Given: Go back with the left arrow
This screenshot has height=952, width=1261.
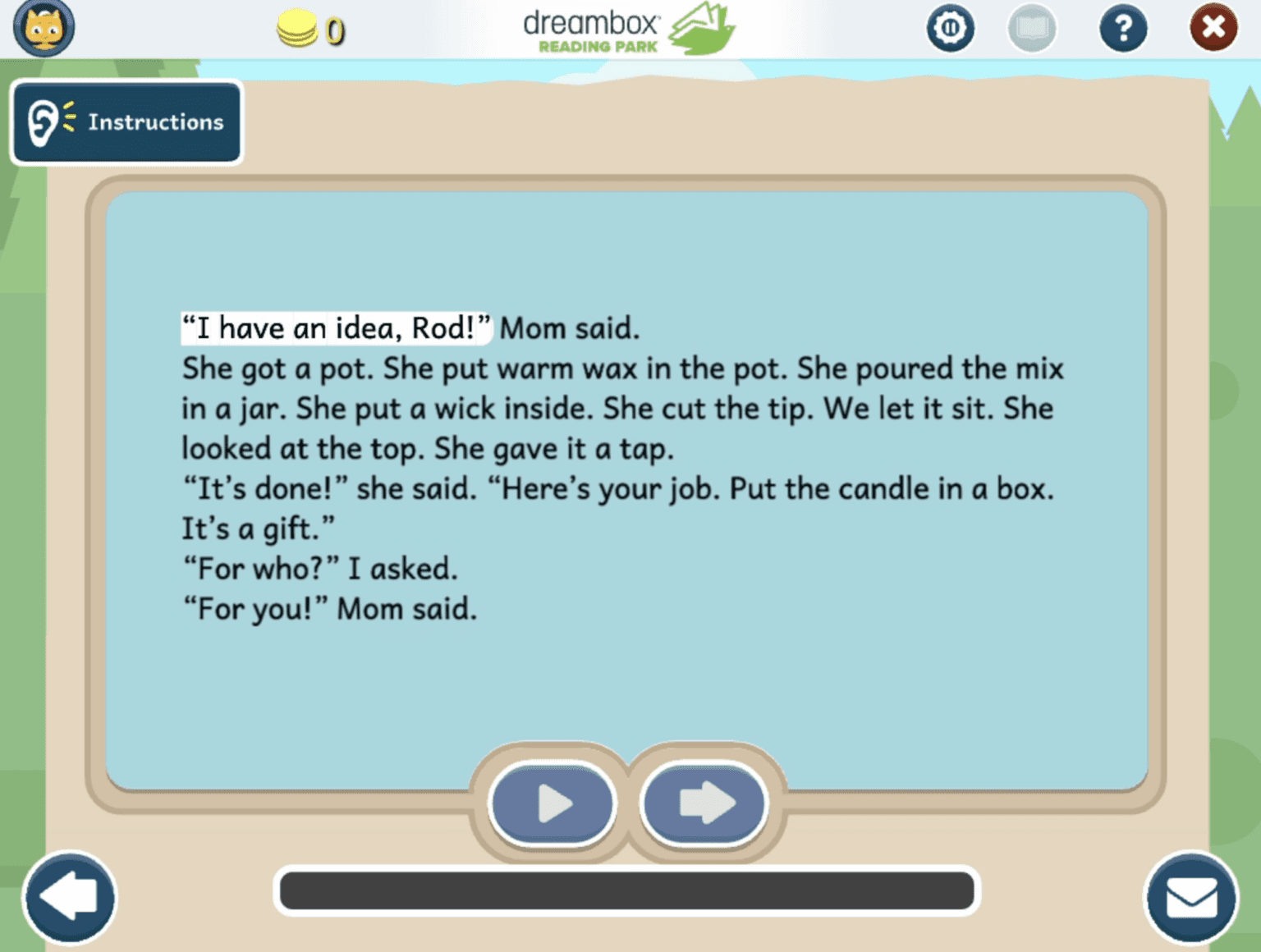Looking at the screenshot, I should 70,897.
